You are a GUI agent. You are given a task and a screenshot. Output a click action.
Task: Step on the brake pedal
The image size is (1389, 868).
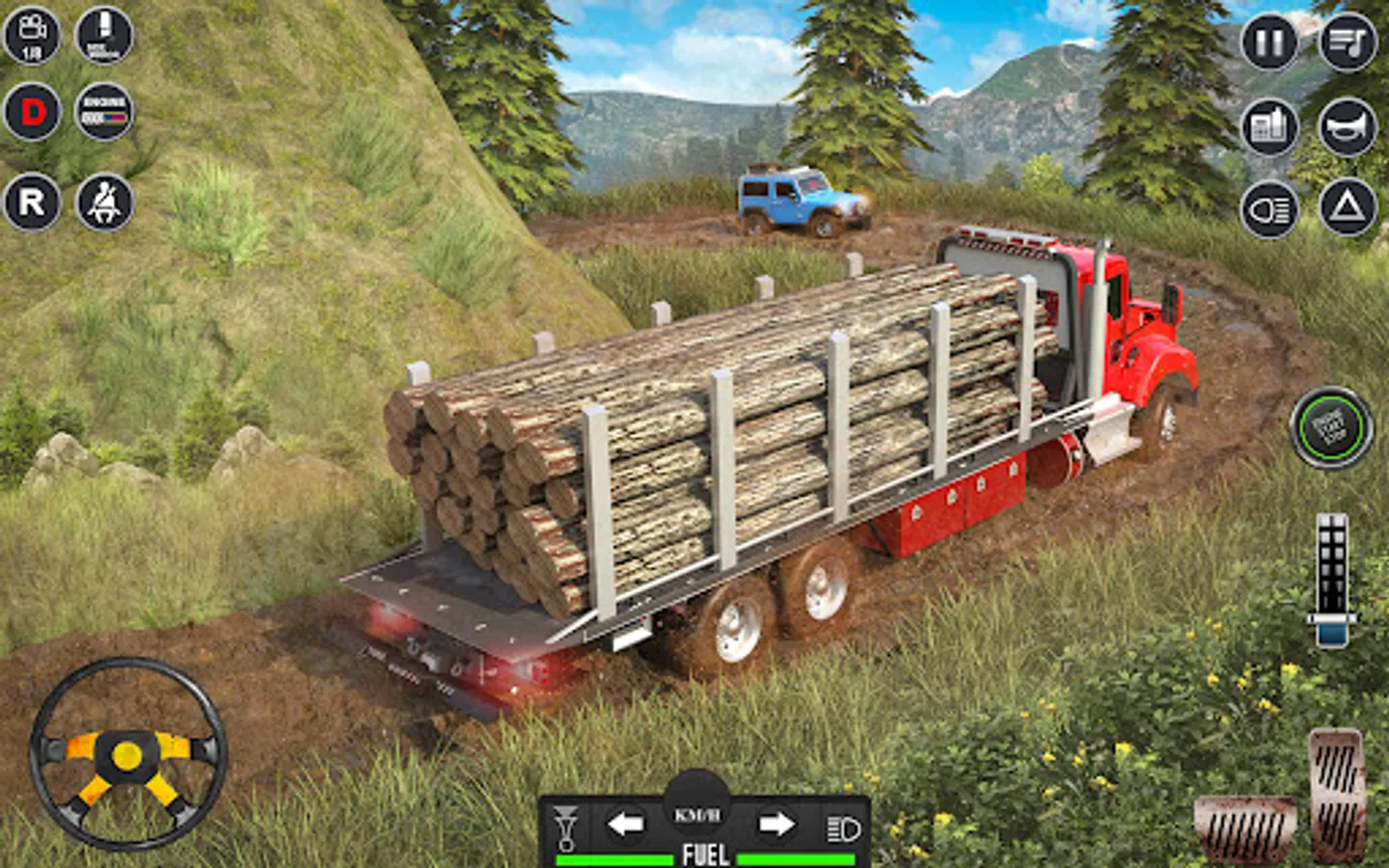pyautogui.click(x=1244, y=829)
